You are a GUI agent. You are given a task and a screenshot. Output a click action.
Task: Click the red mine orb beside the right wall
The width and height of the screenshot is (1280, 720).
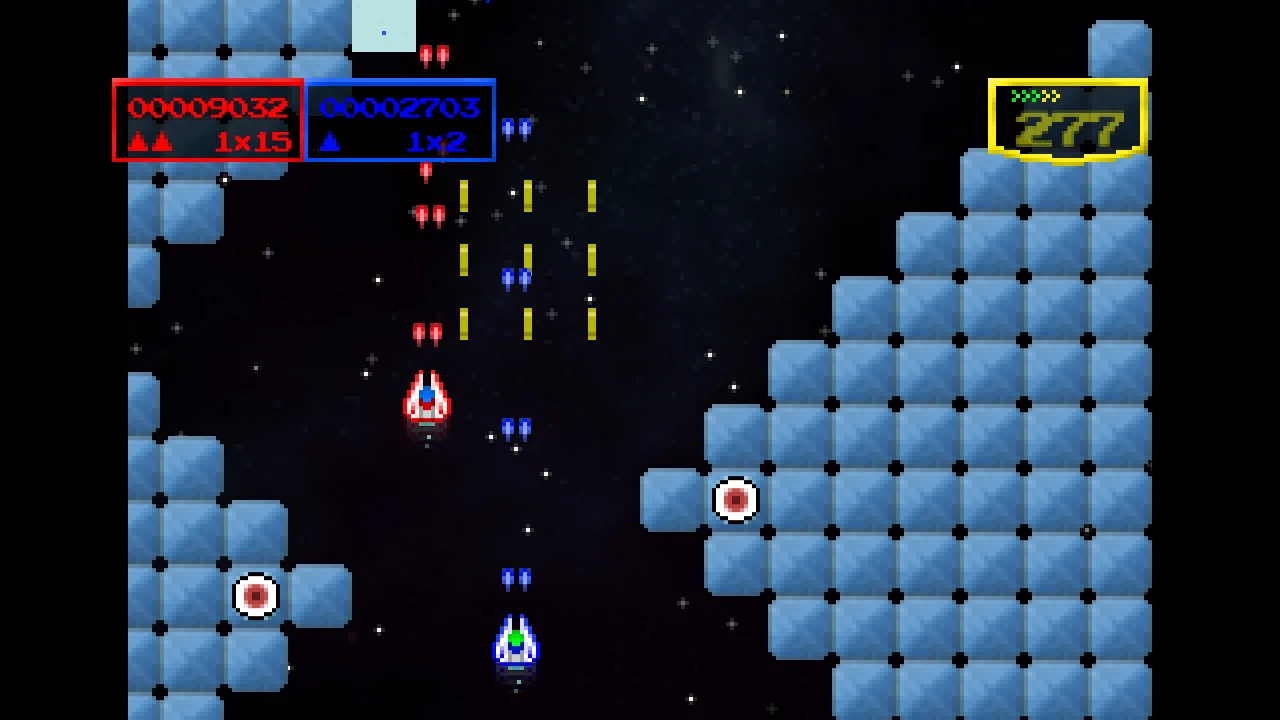pos(736,499)
